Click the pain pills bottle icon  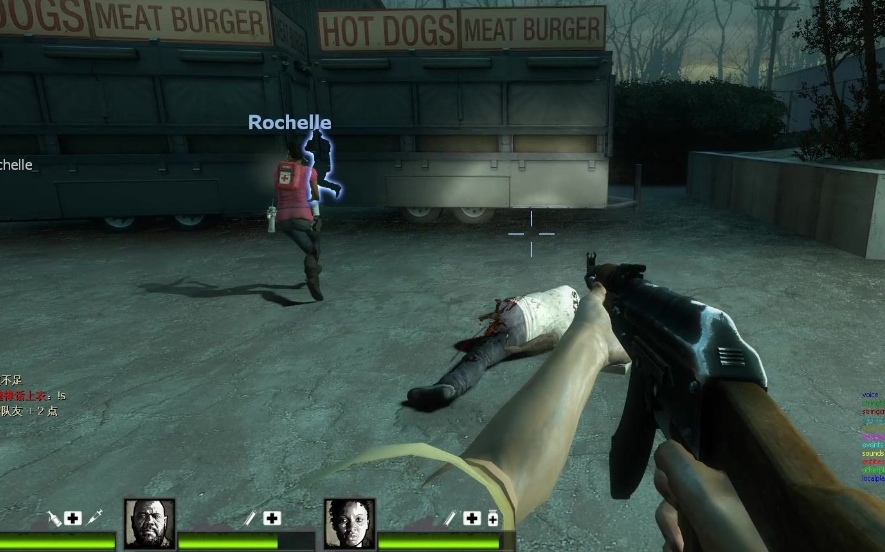point(492,518)
